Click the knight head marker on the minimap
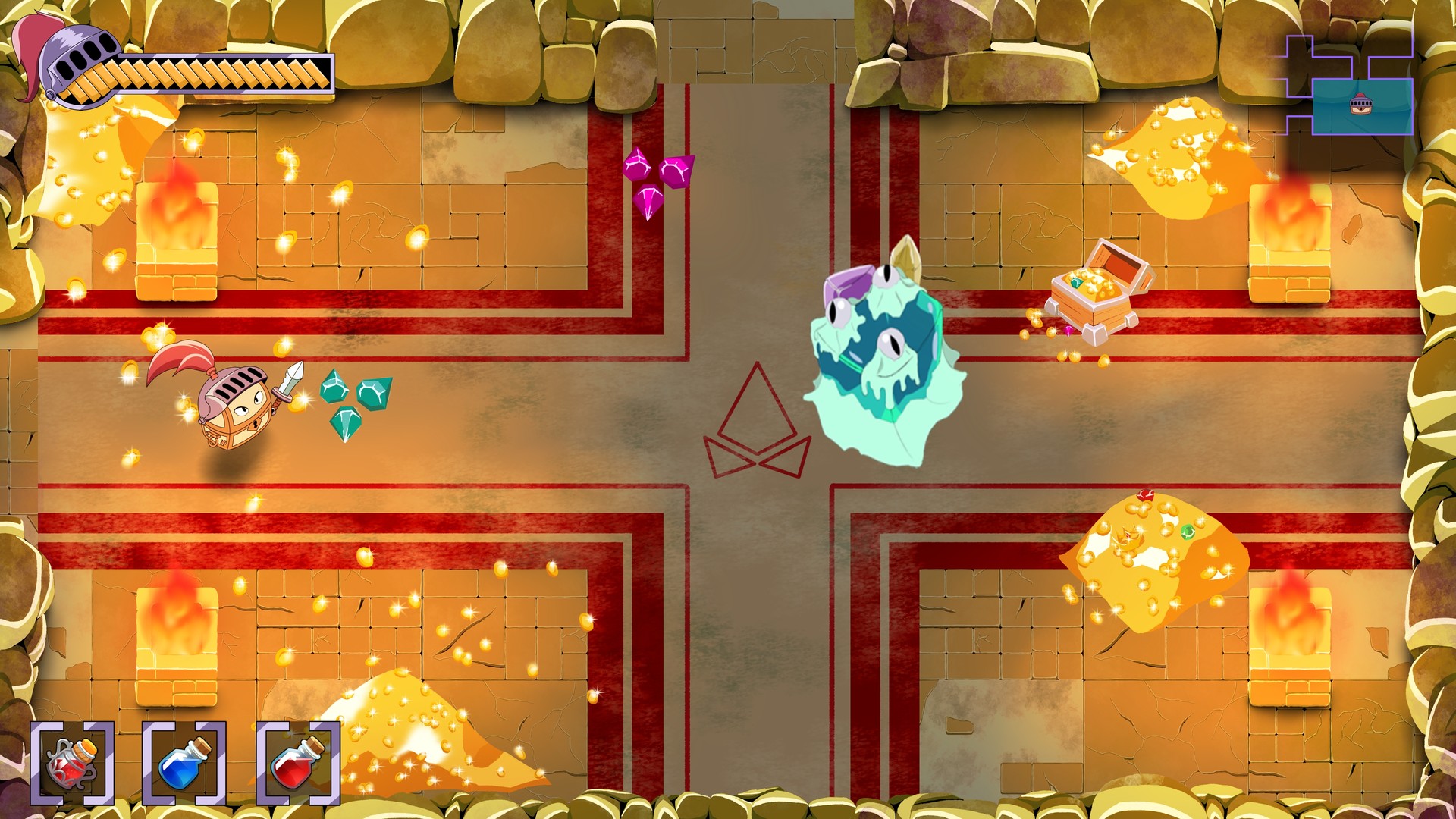The width and height of the screenshot is (1456, 819). pyautogui.click(x=1360, y=104)
